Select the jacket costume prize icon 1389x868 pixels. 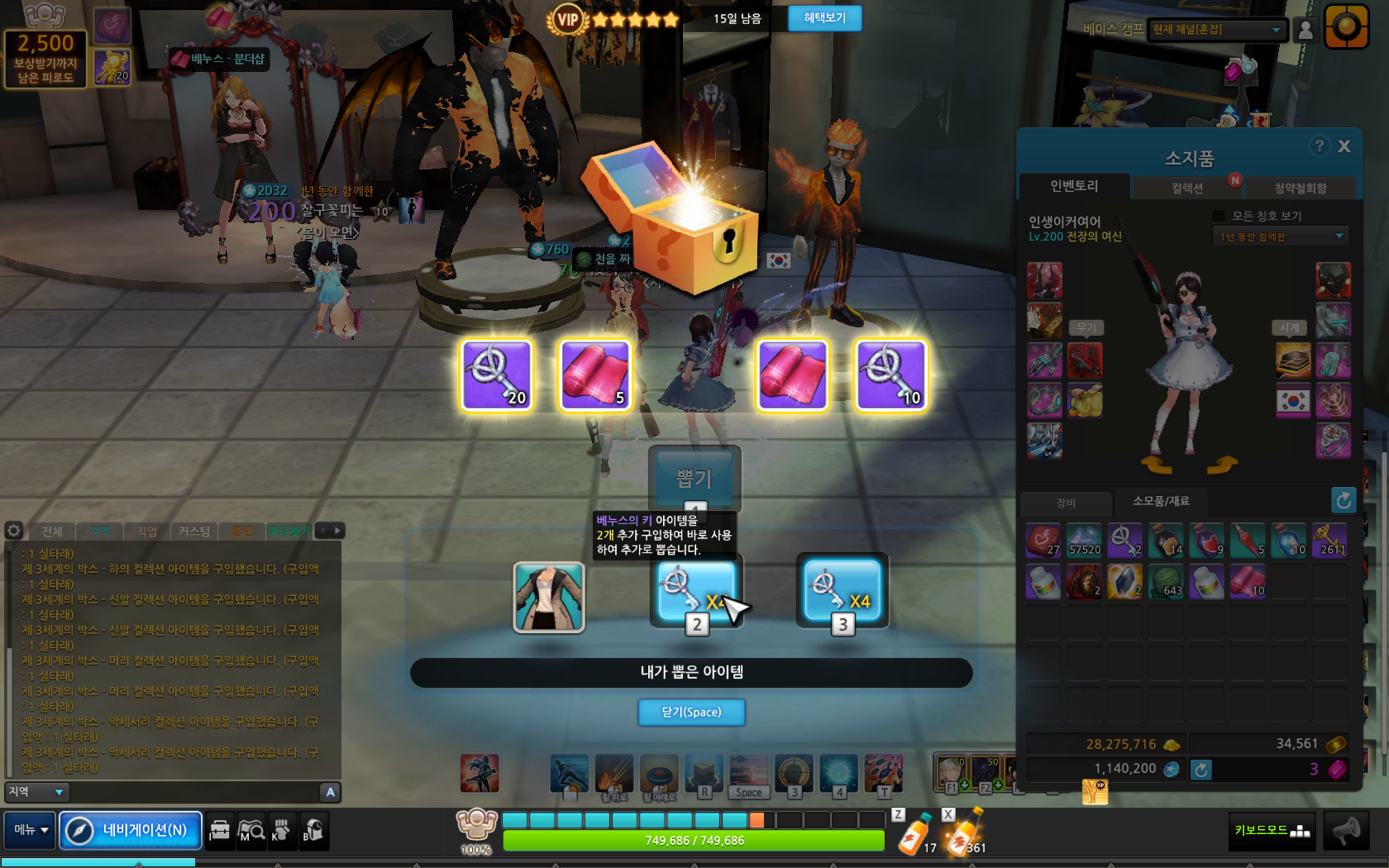tap(549, 597)
